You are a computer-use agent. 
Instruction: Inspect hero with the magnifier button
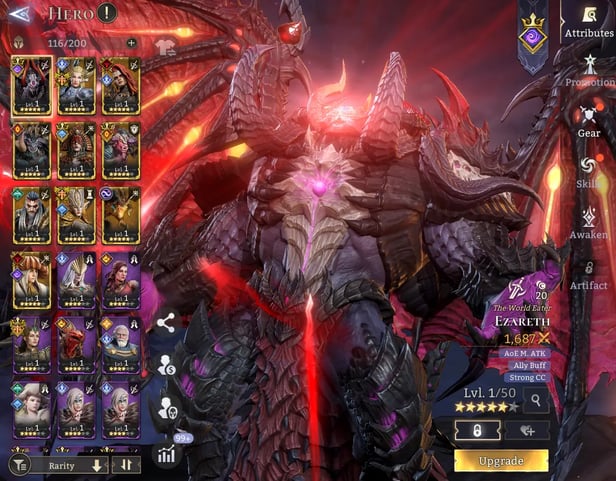click(x=536, y=401)
